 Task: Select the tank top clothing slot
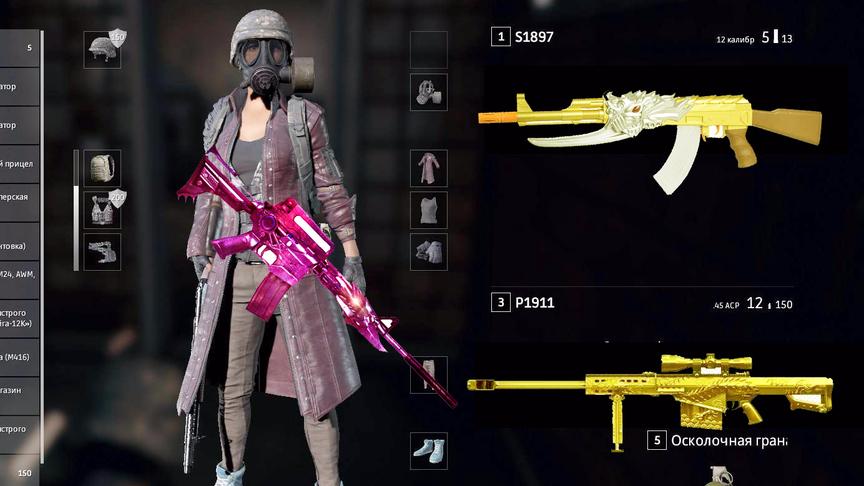coord(429,209)
